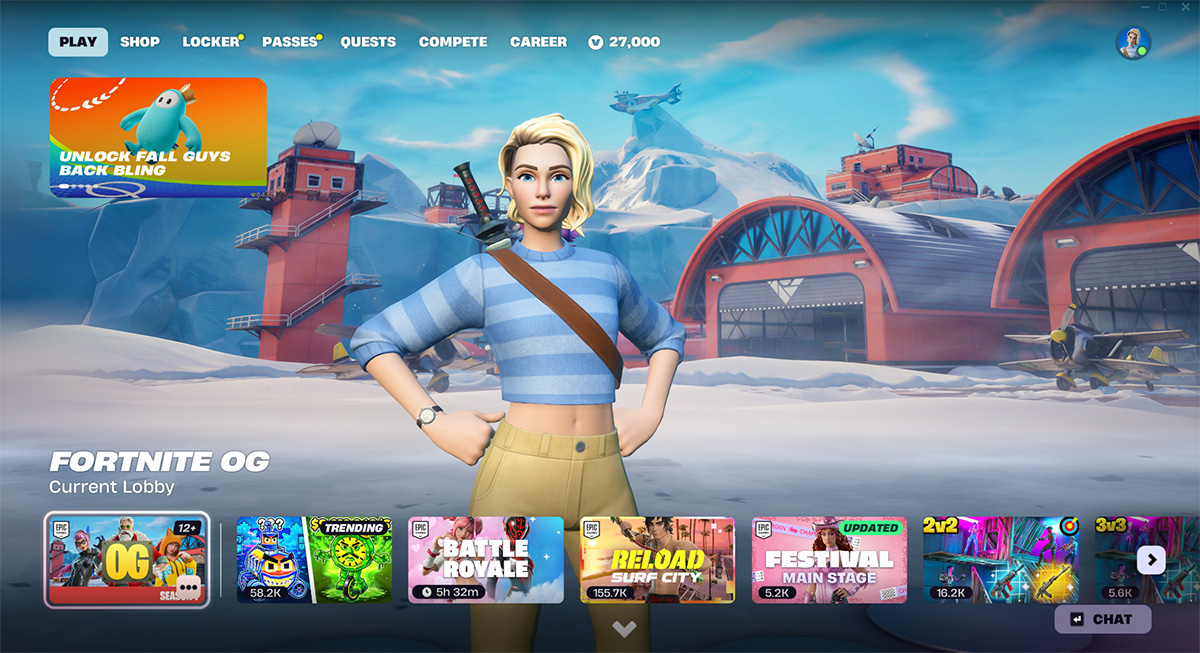Open the OG tile's three-dot options
1200x653 pixels.
(x=188, y=587)
